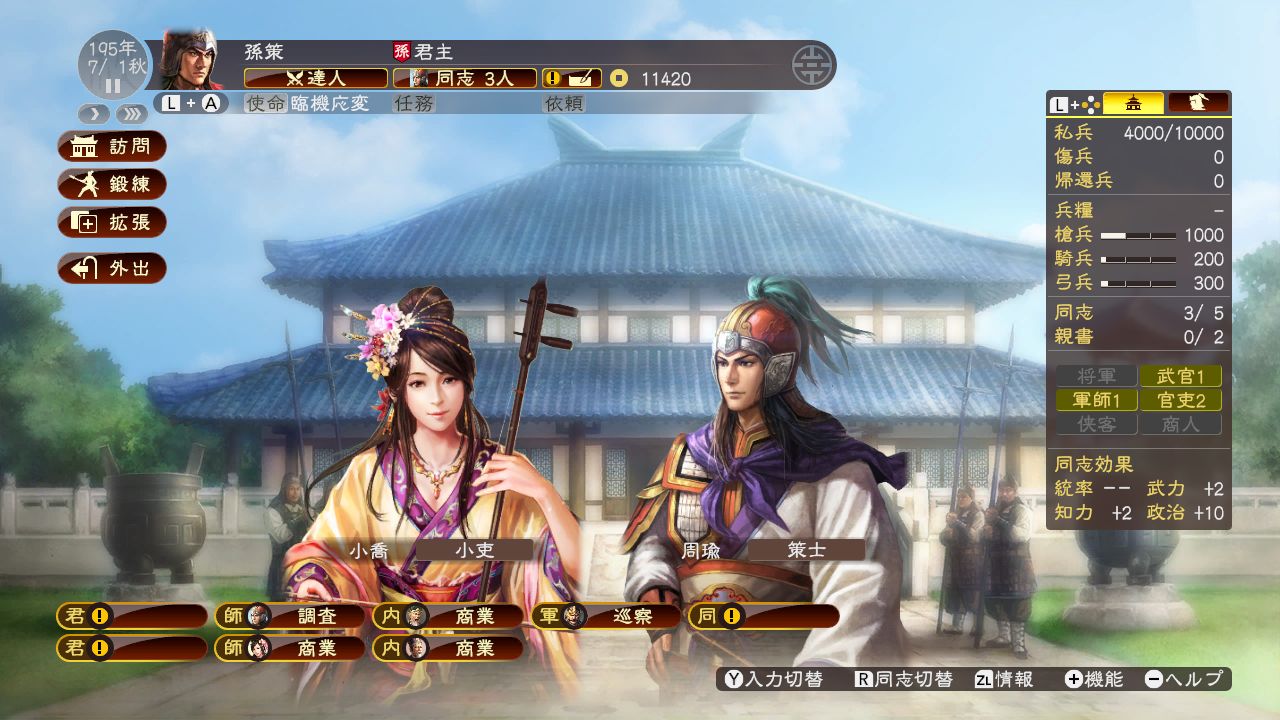
Task: Select the 軍師1 comrade type
Action: click(1096, 400)
